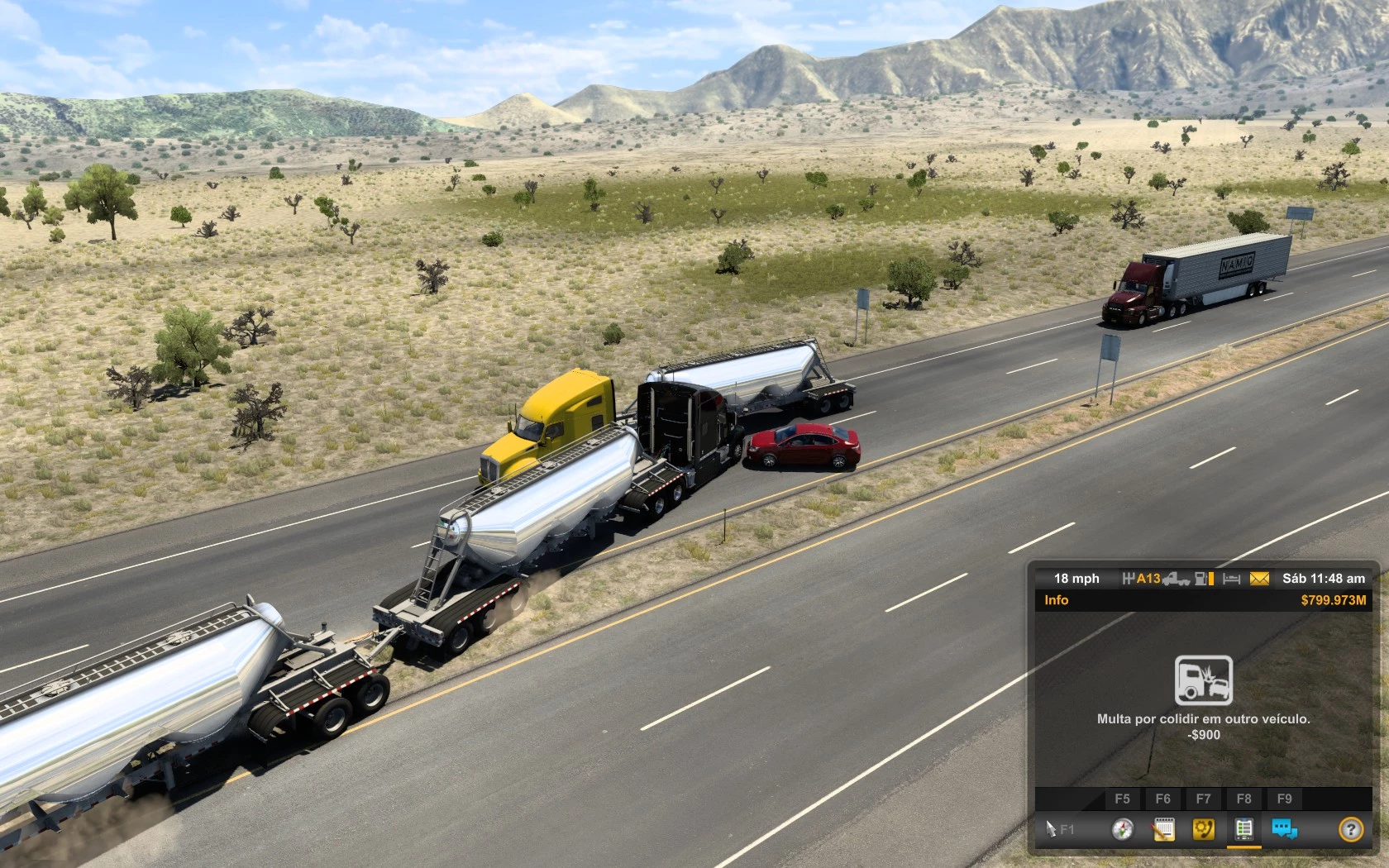This screenshot has height=868, width=1389.
Task: Click the collision fine notification icon
Action: [x=1204, y=680]
